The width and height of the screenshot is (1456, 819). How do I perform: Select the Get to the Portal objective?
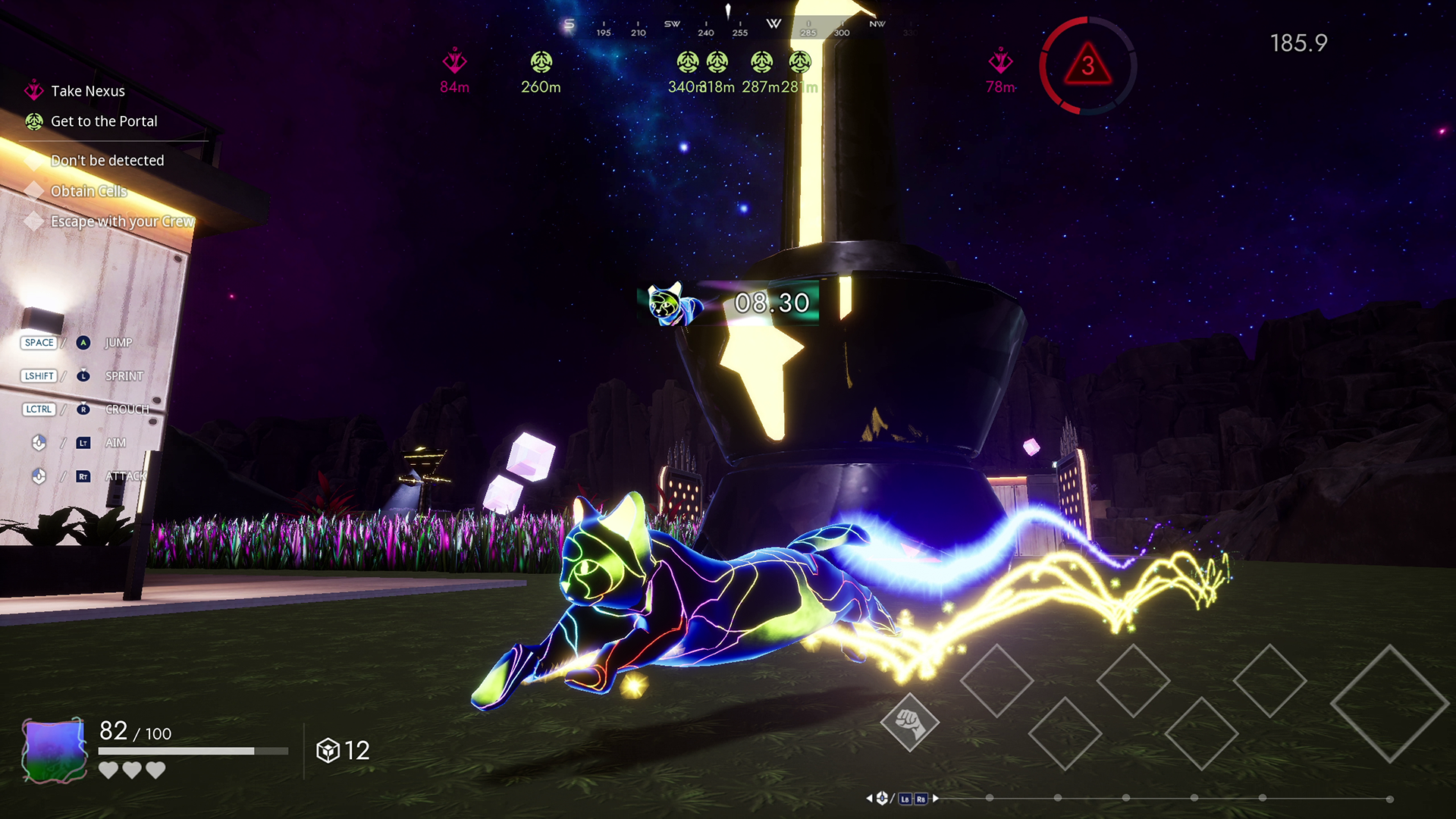103,121
